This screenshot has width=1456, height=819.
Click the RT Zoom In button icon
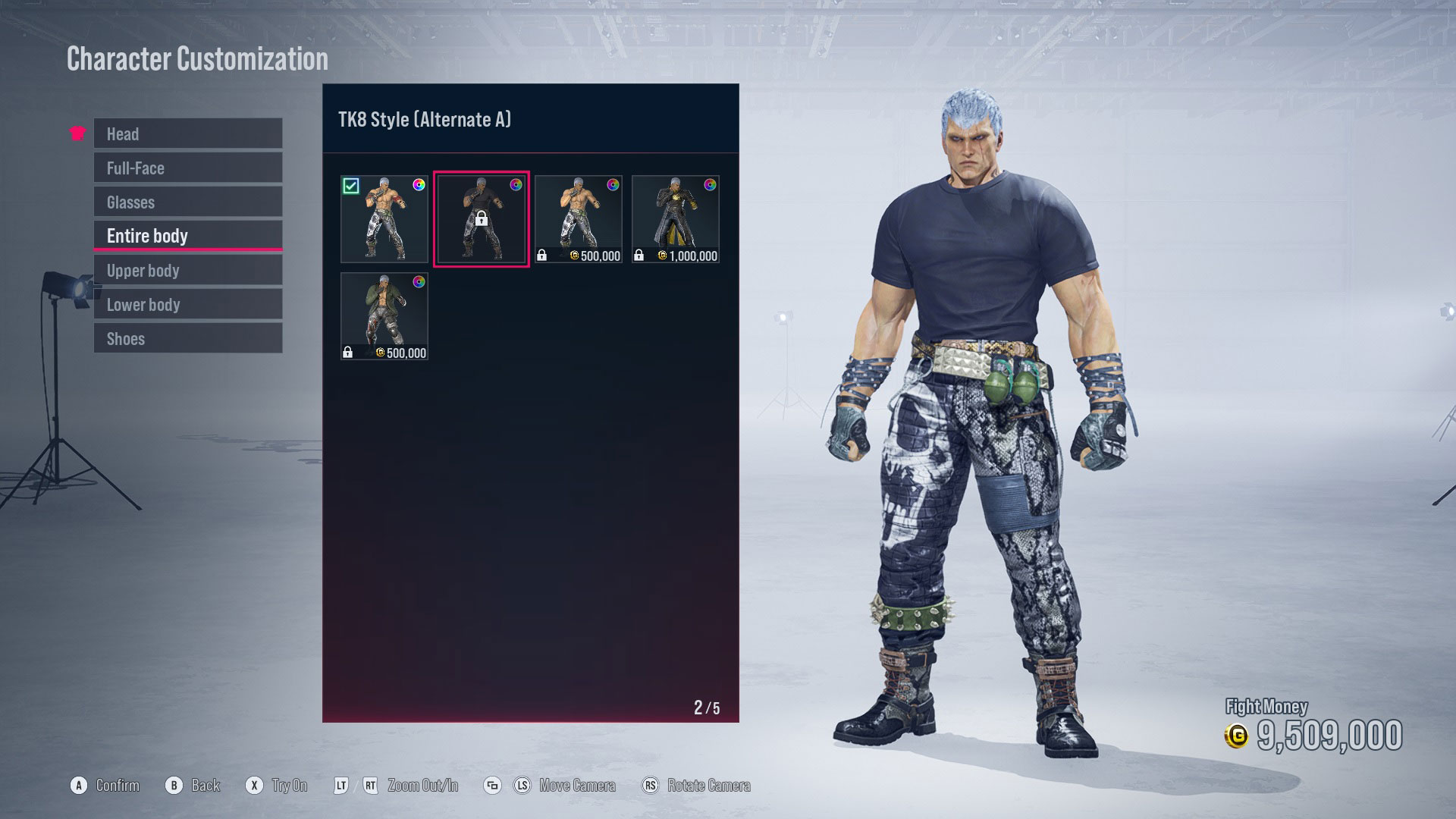[x=371, y=786]
